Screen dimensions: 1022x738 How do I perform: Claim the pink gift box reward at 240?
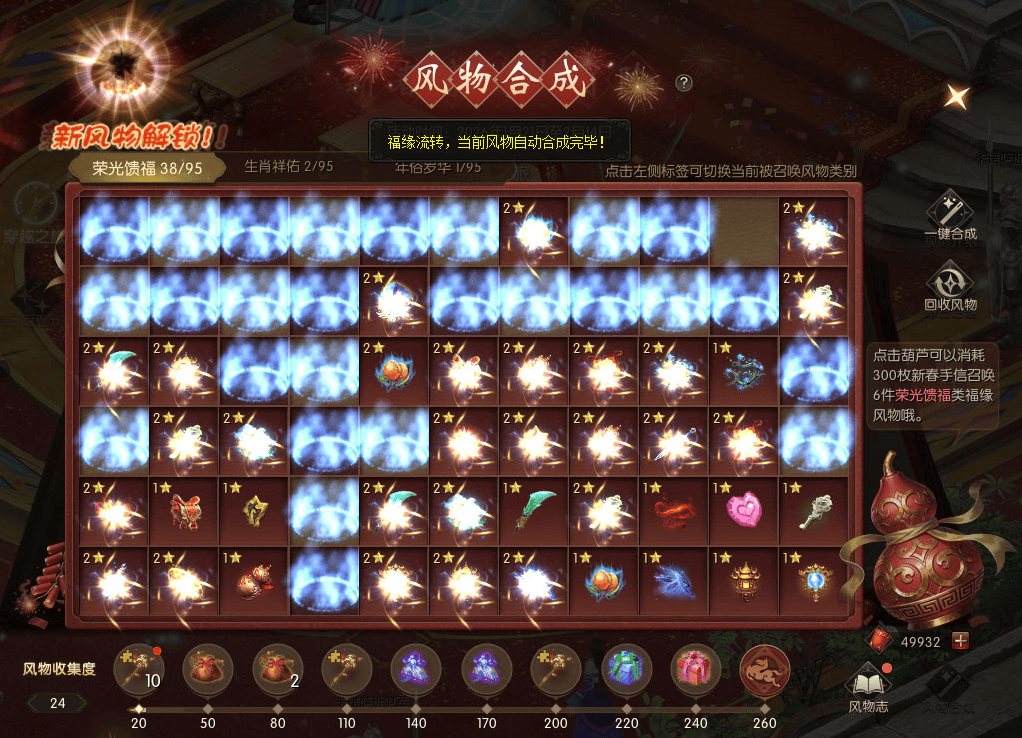[697, 669]
